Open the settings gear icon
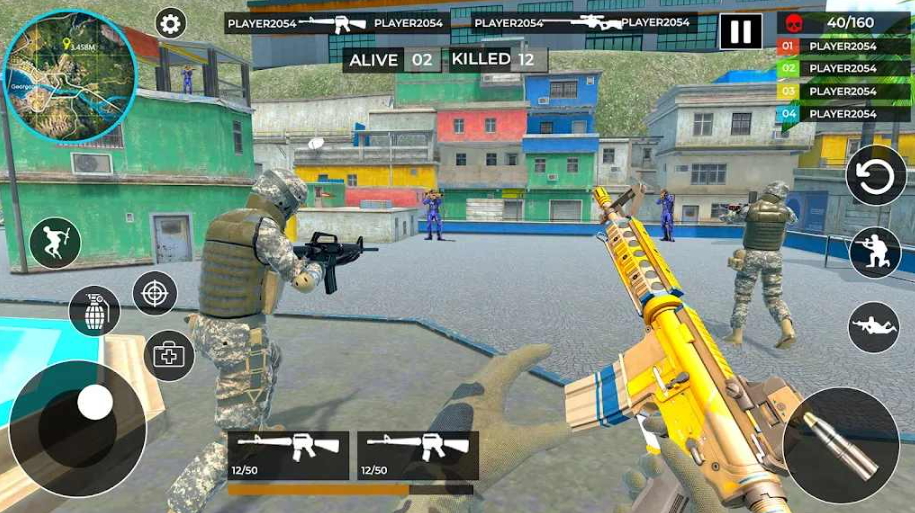Viewport: 915px width, 513px height. pyautogui.click(x=171, y=23)
